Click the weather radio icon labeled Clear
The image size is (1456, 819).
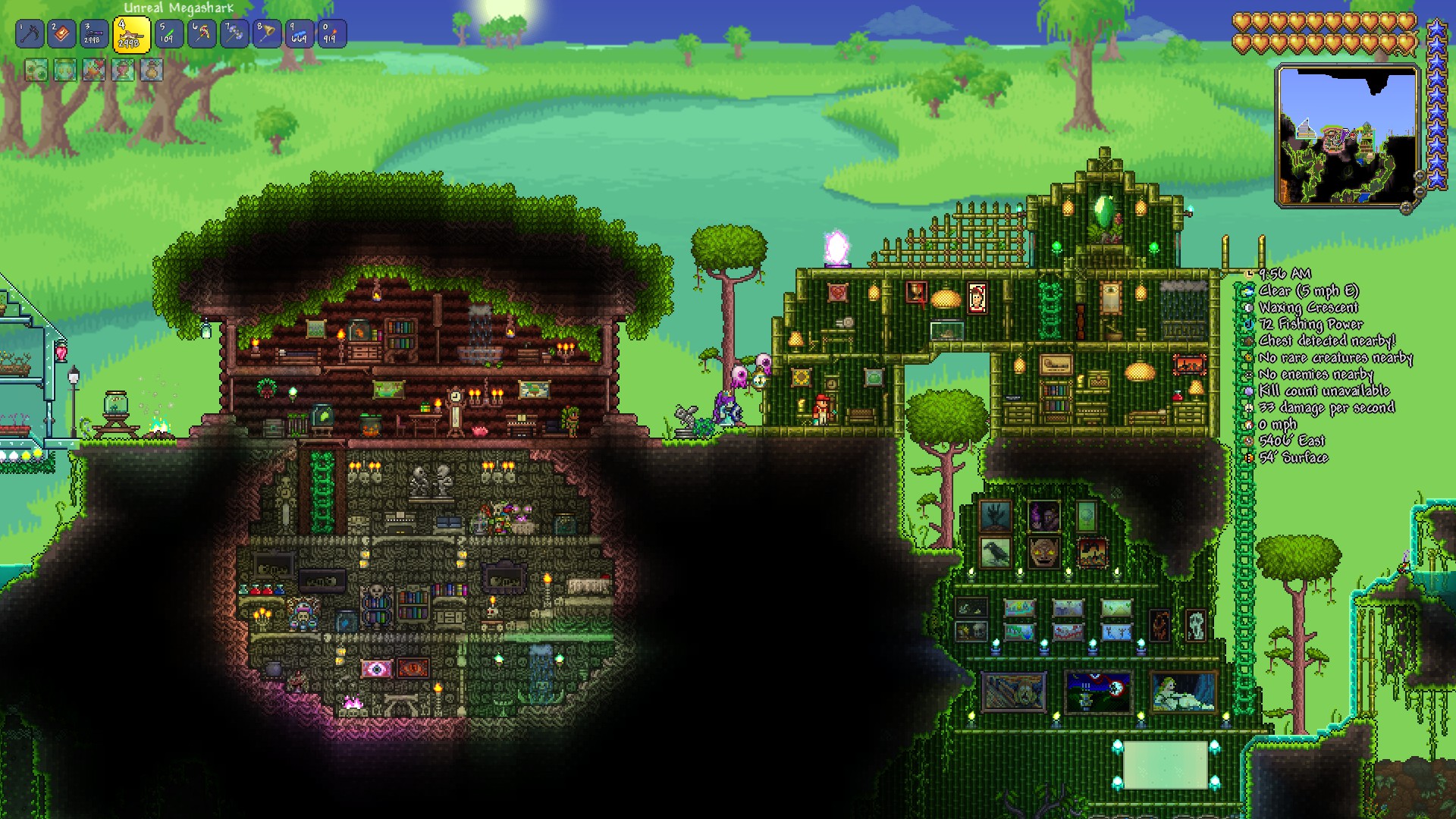[x=1247, y=290]
